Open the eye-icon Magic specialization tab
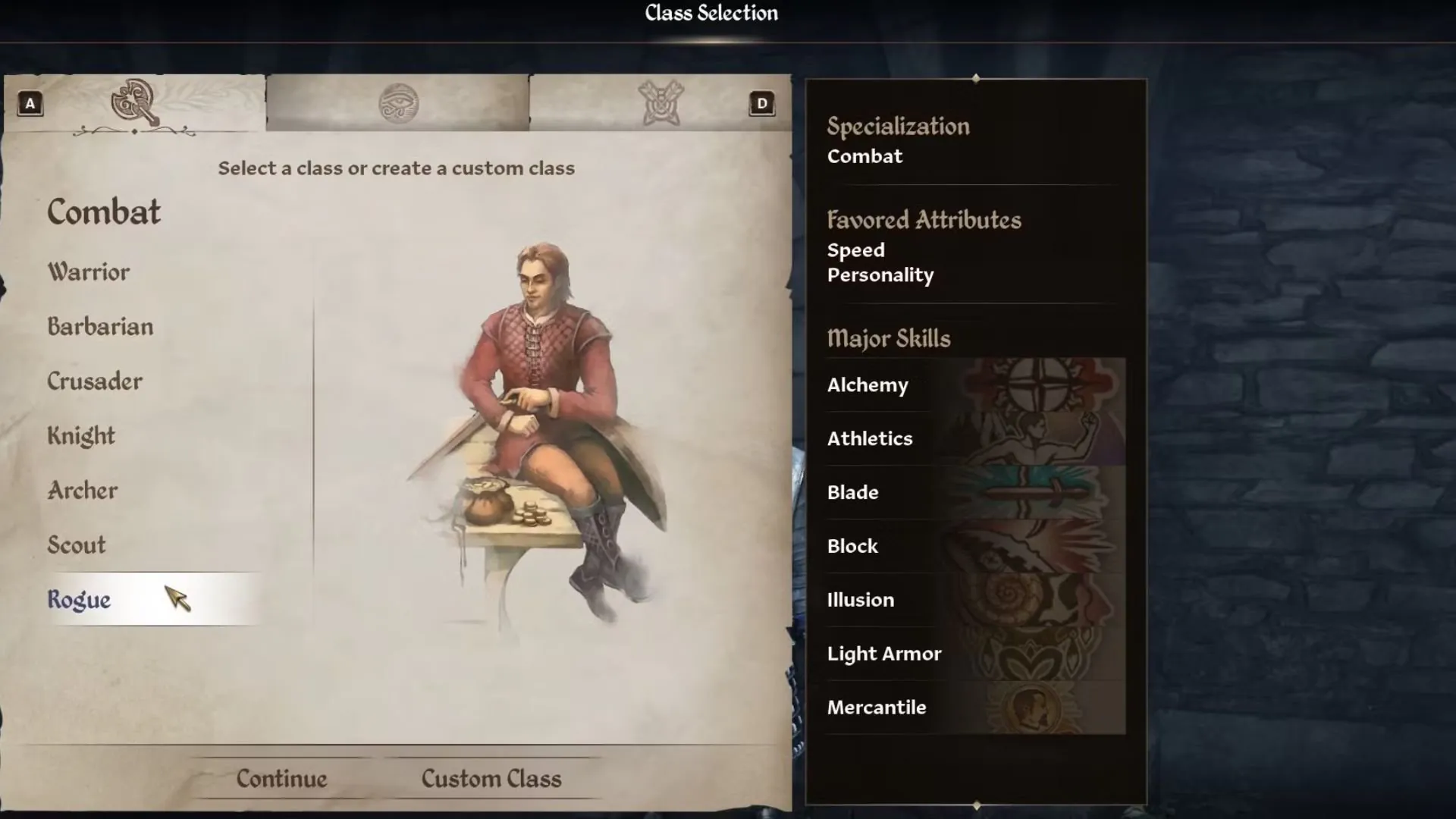The image size is (1456, 819). point(398,103)
